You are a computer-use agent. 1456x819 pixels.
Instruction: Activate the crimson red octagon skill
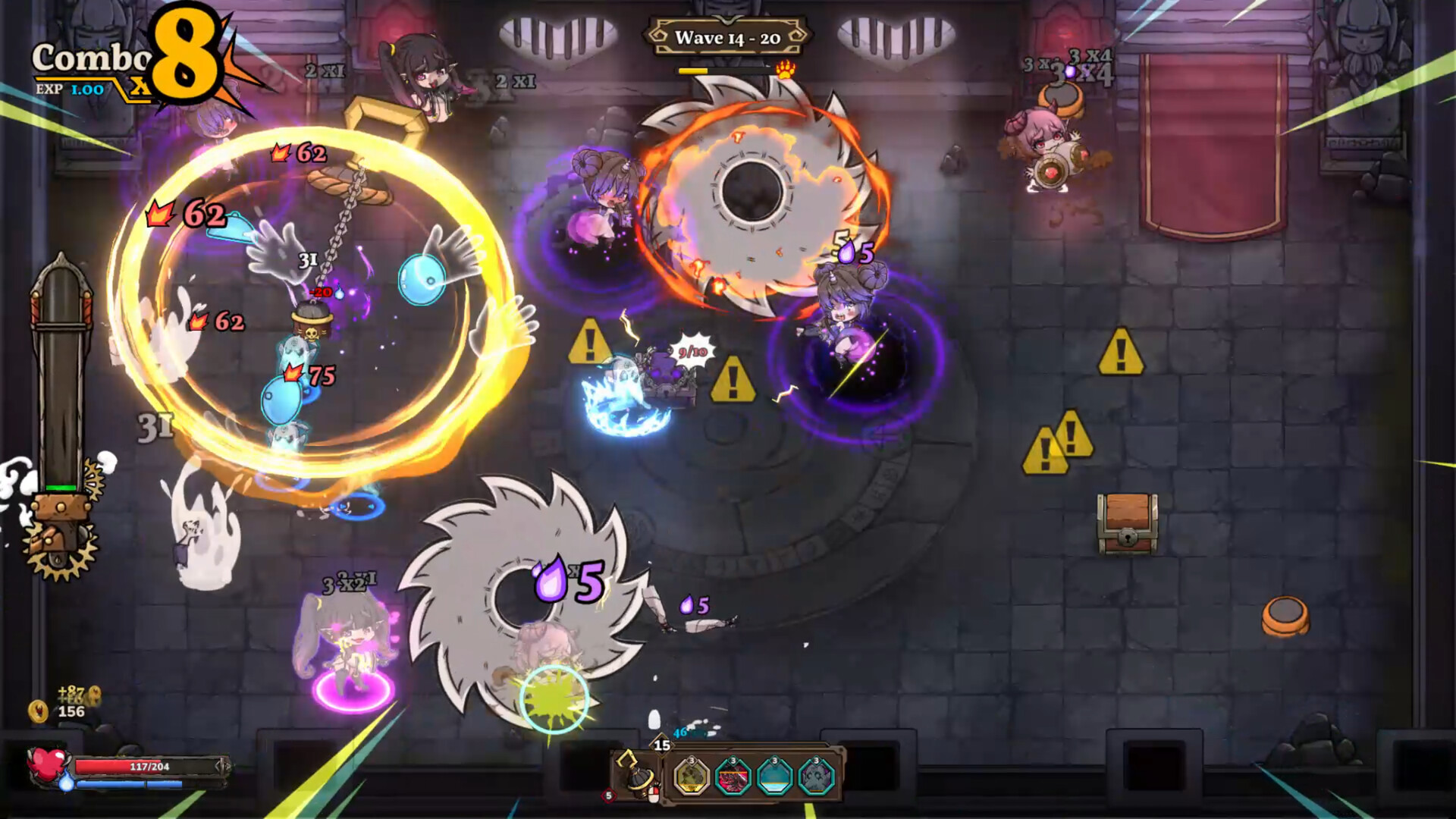click(733, 777)
